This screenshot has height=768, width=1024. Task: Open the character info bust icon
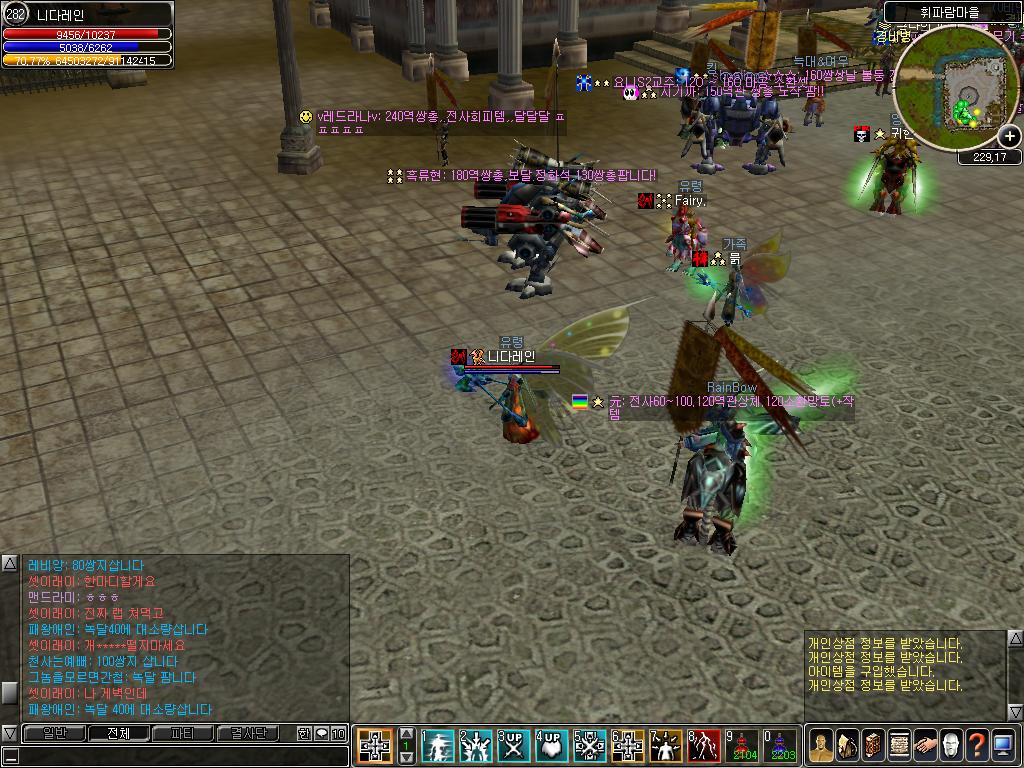821,745
